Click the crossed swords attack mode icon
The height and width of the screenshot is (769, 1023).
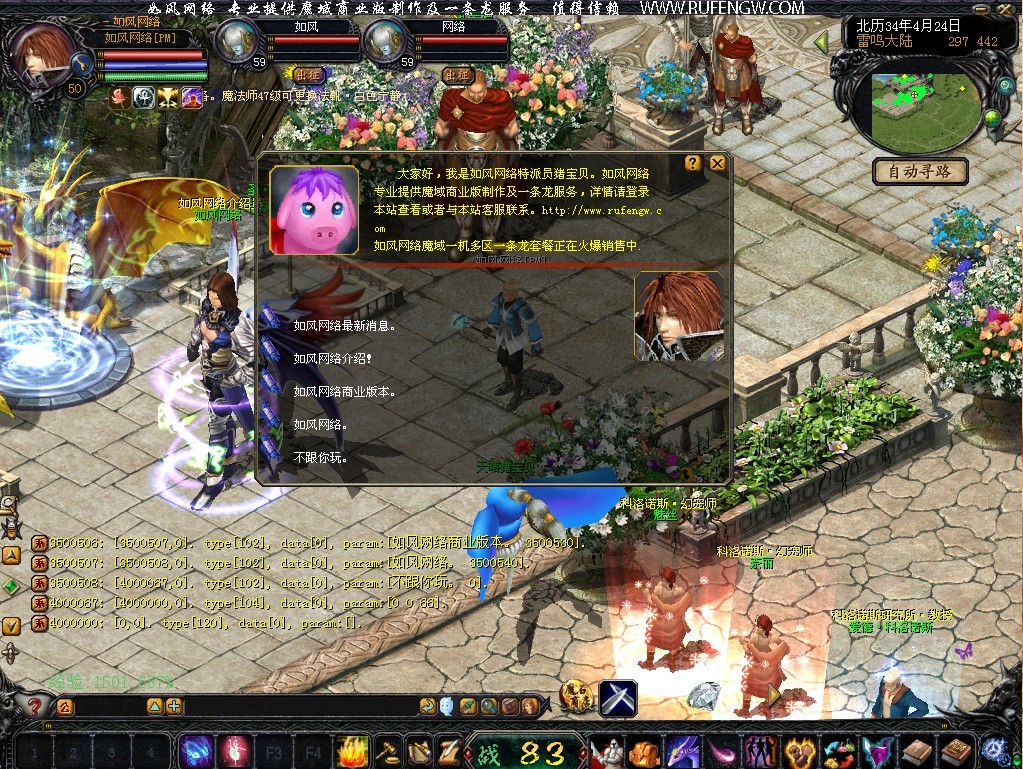point(619,697)
